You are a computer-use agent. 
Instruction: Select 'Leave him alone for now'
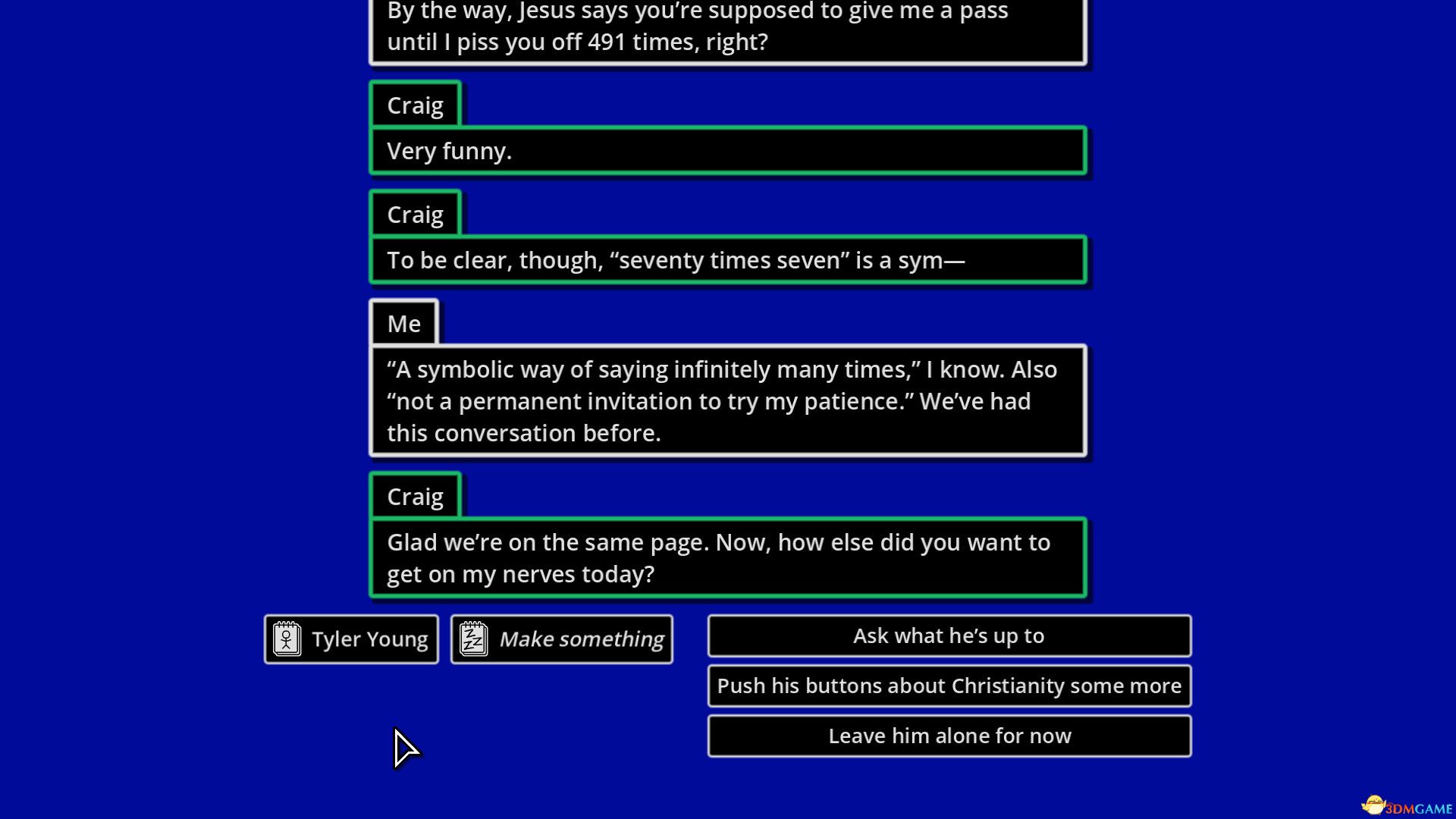pyautogui.click(x=948, y=735)
